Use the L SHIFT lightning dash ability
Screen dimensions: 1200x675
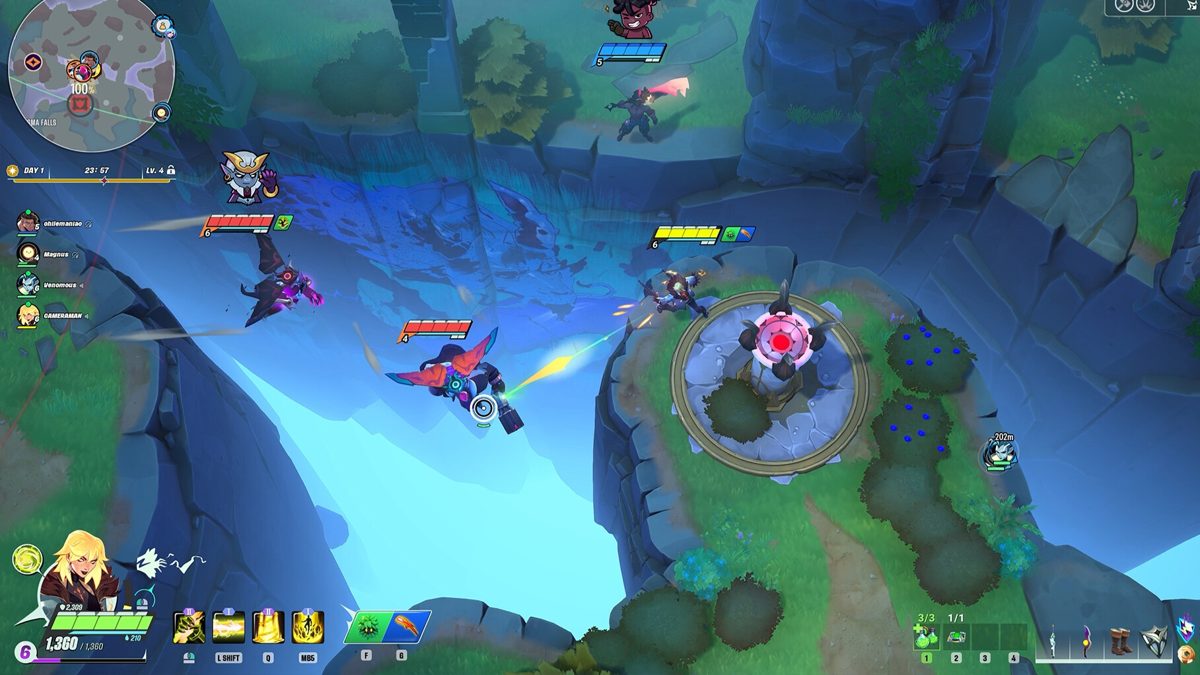tap(229, 627)
